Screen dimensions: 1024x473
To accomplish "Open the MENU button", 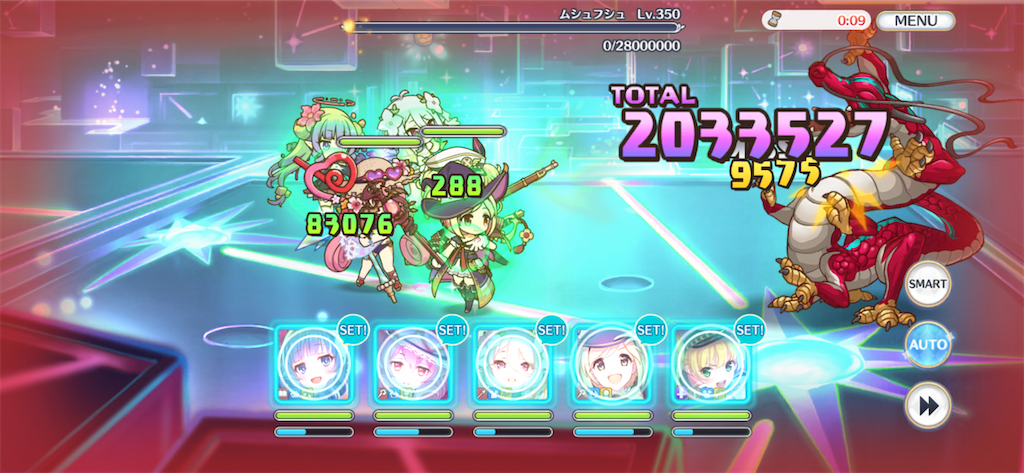I will (x=915, y=20).
